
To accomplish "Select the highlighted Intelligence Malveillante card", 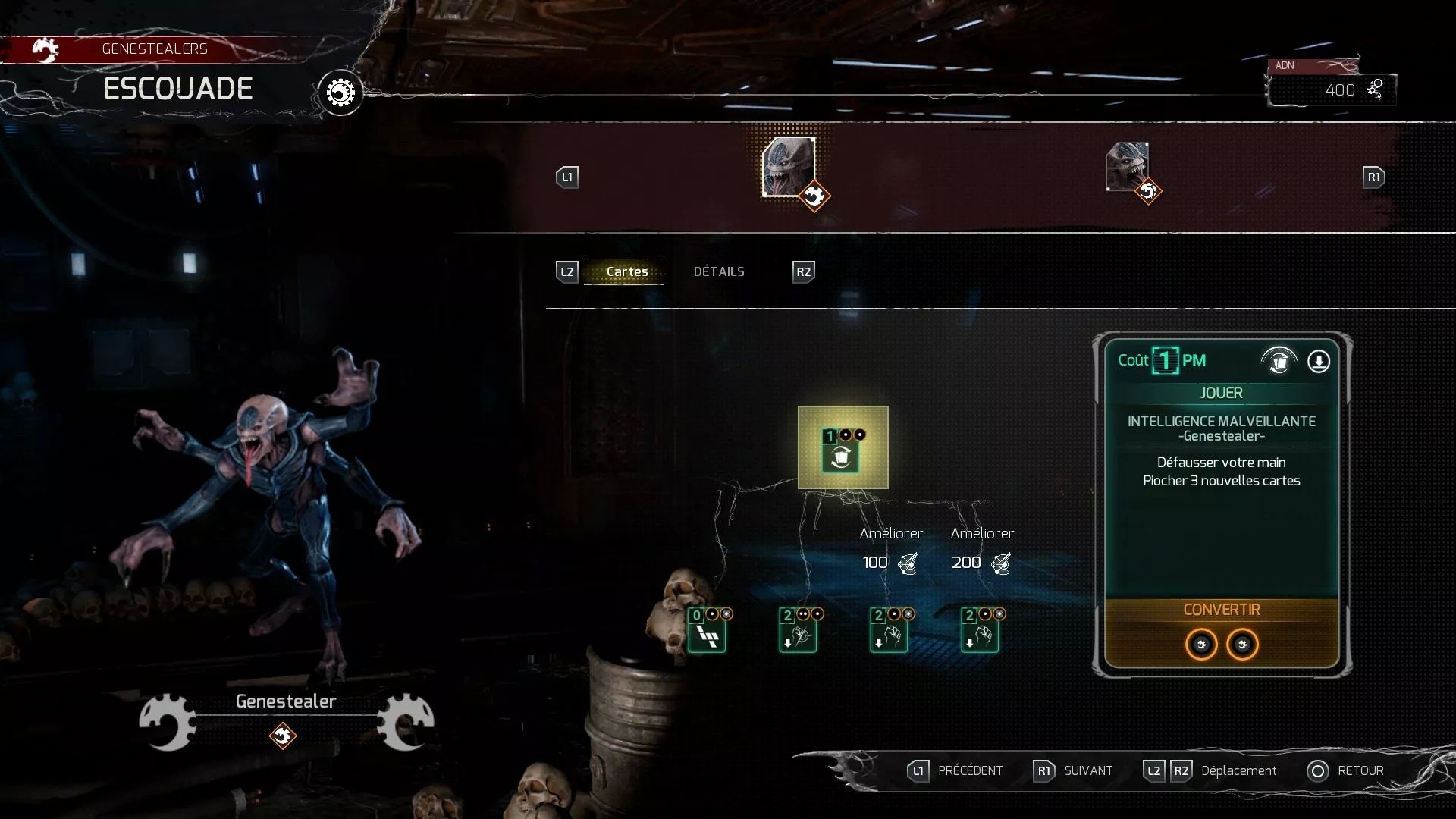I will [843, 448].
